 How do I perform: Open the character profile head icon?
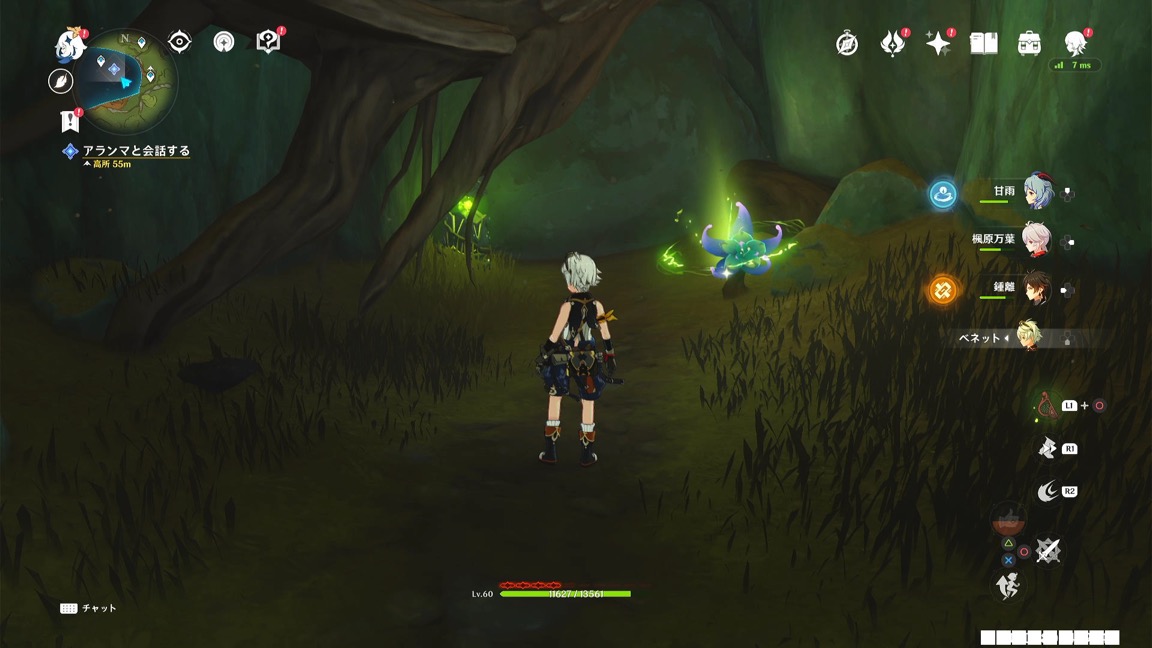(x=1076, y=42)
